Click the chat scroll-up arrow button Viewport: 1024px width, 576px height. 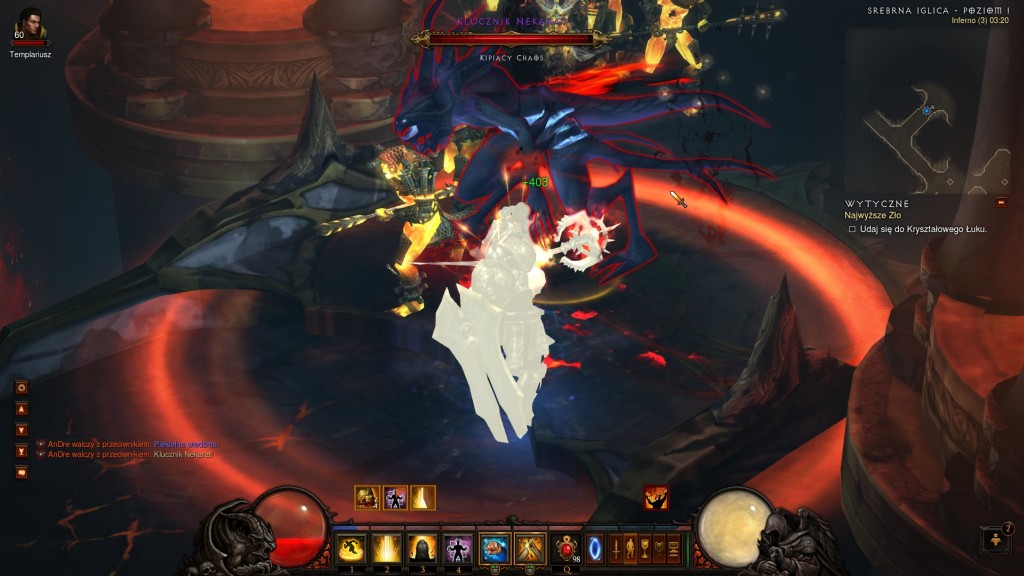21,409
